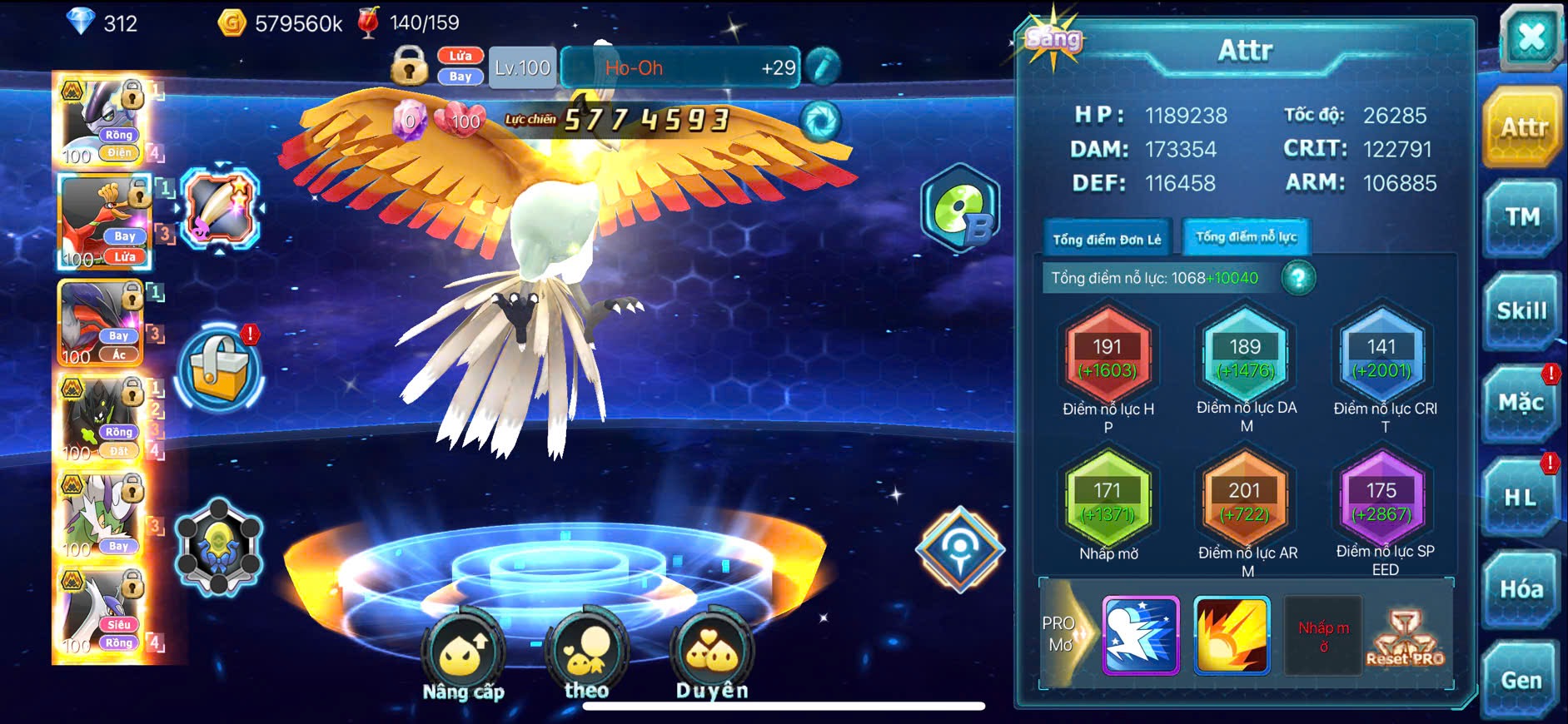Open the Skill side tab

tap(1521, 311)
